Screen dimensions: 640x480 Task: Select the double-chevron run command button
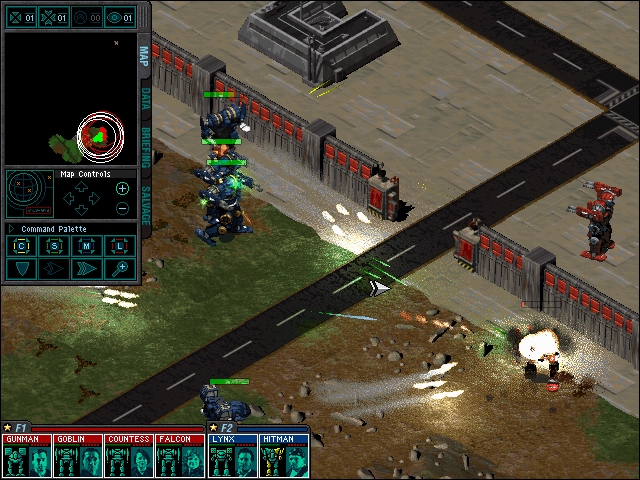87,268
